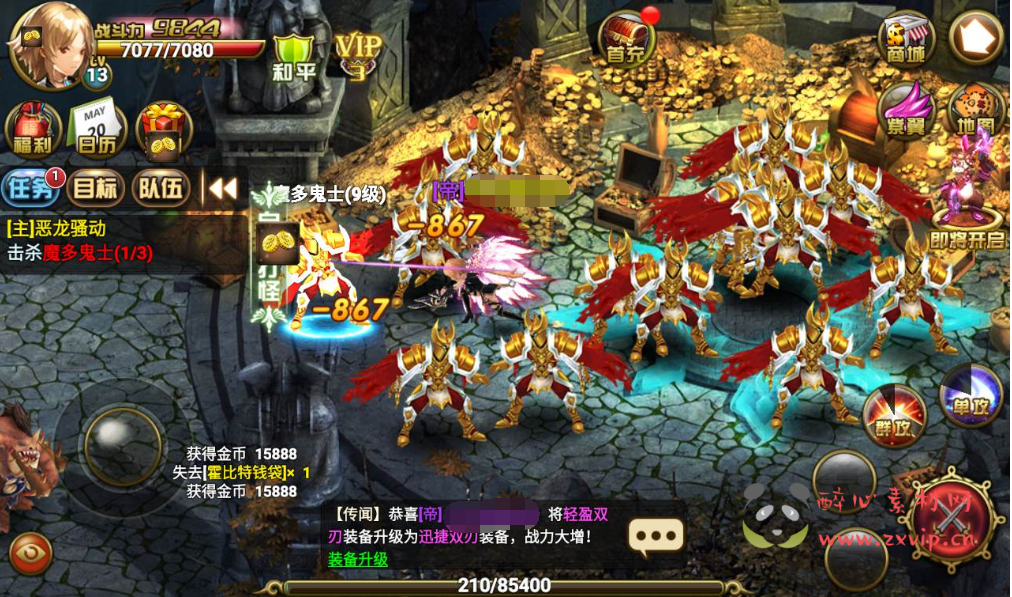Select the 恶龙骚动 main quest tracker
This screenshot has height=597, width=1012.
[x=80, y=241]
